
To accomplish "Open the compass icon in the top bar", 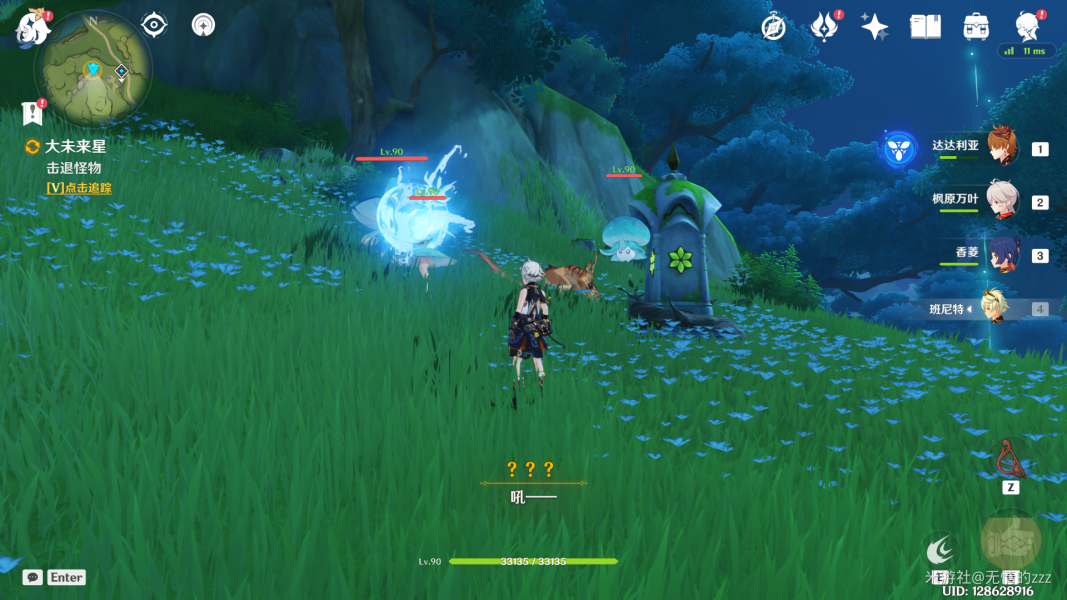I will click(x=772, y=27).
